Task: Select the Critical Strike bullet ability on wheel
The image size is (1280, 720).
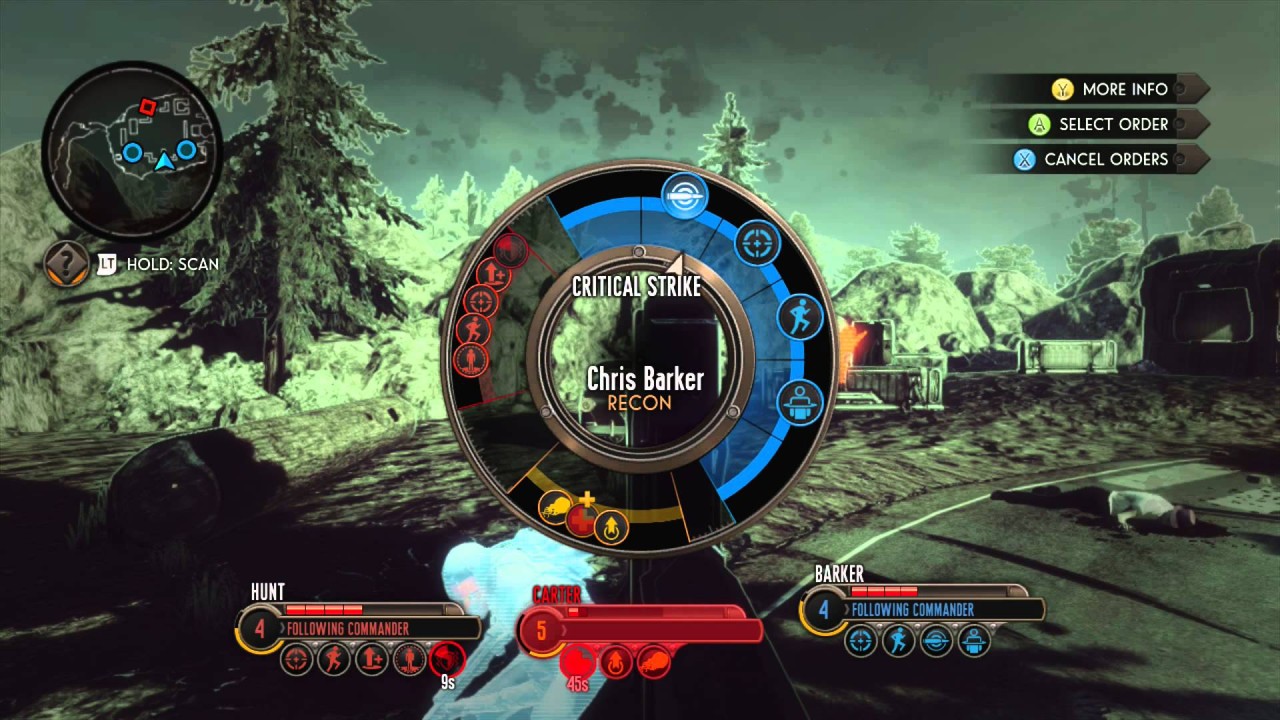Action: coord(685,196)
